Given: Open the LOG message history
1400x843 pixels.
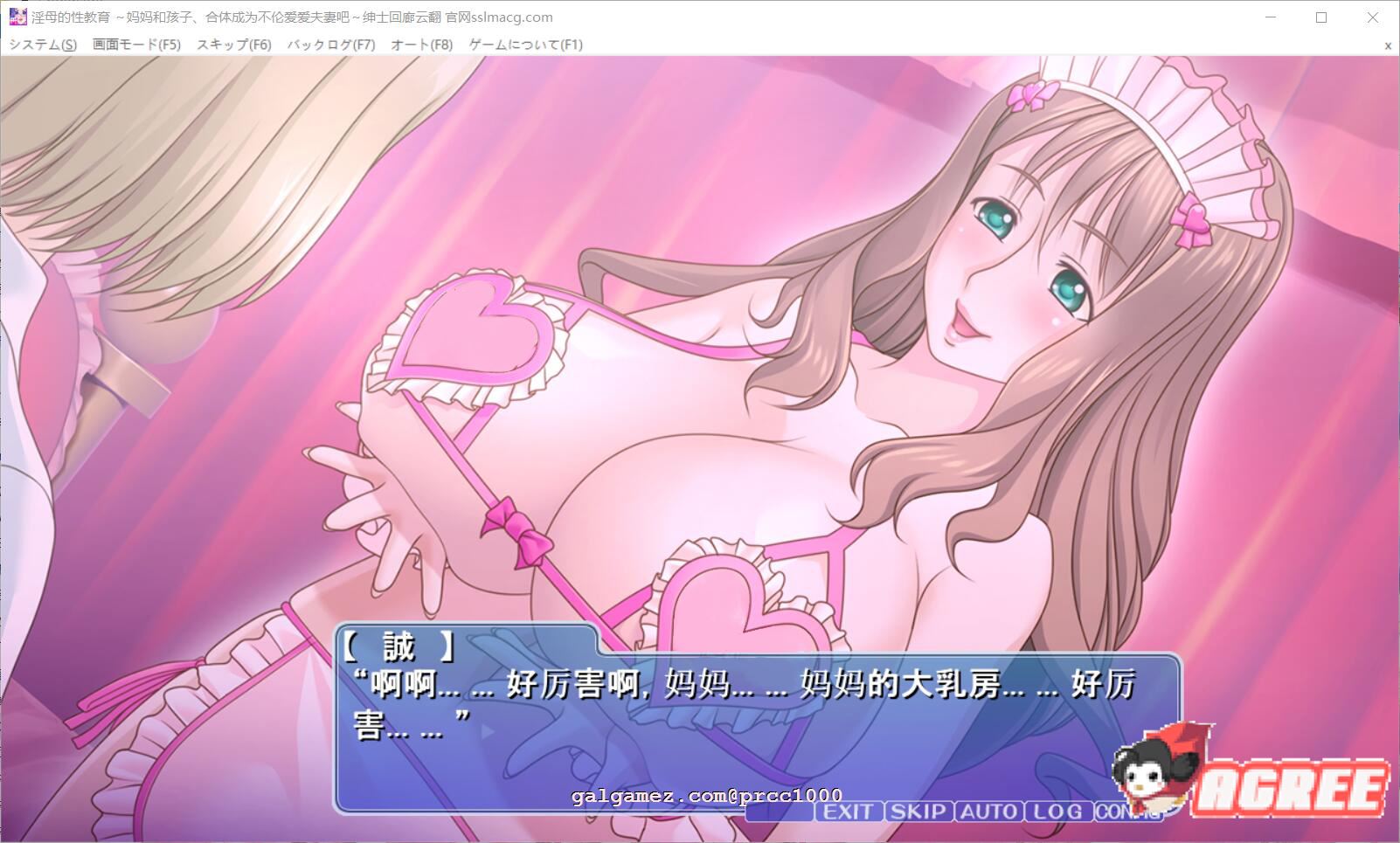Looking at the screenshot, I should (1057, 812).
